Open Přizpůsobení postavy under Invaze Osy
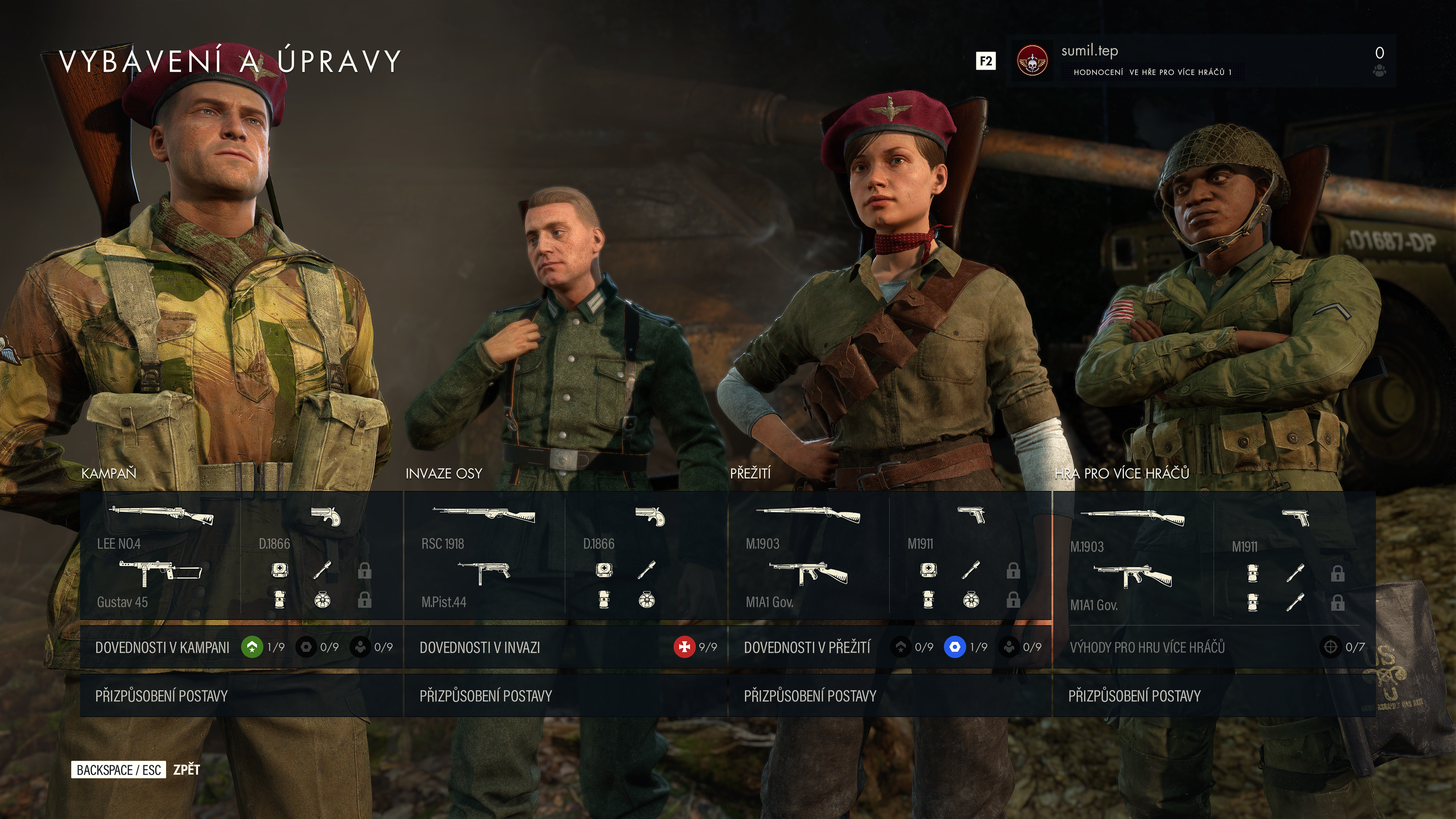Viewport: 1456px width, 819px height. pos(565,696)
